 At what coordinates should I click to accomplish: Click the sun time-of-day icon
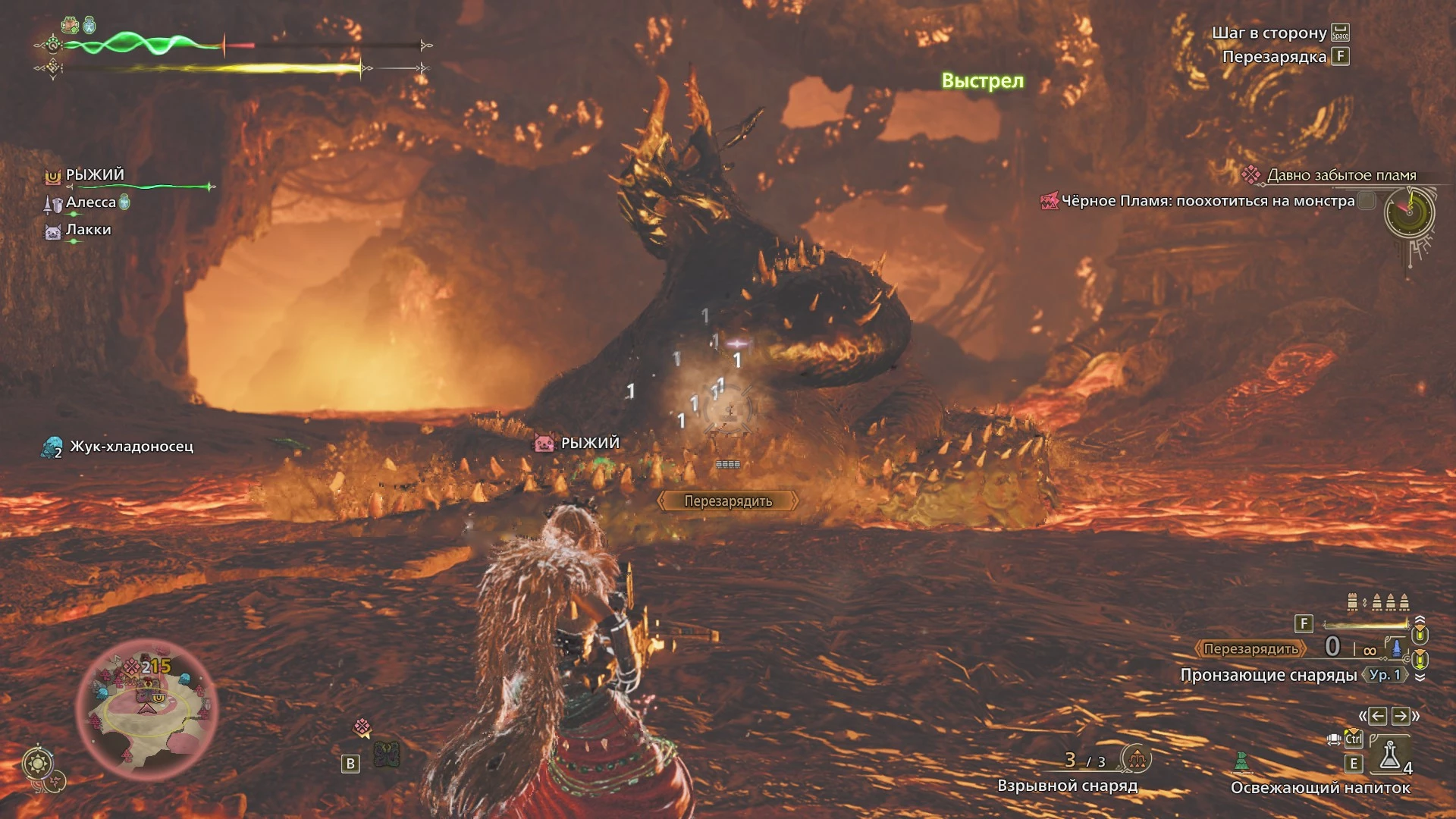click(x=37, y=763)
